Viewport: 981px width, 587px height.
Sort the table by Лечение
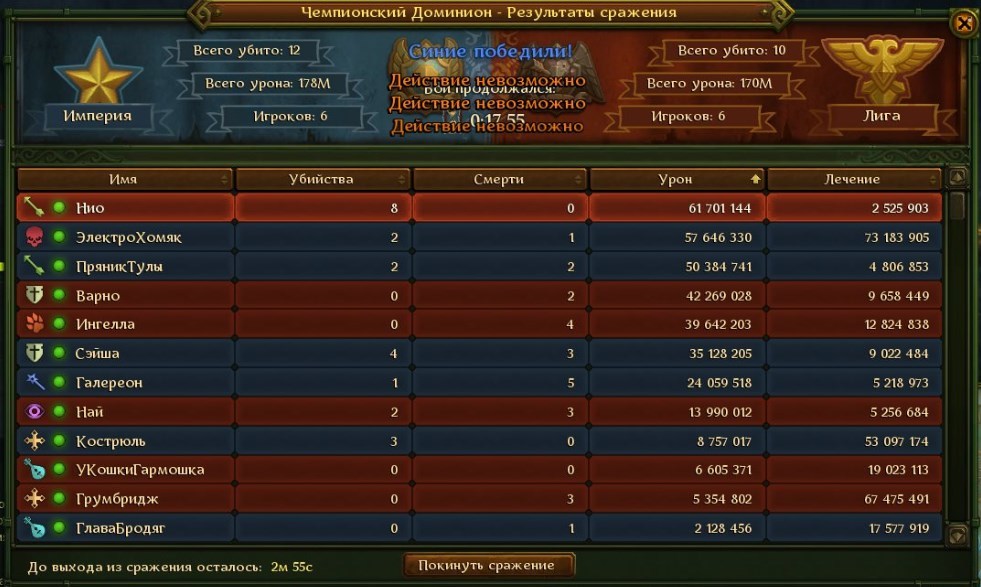pos(853,179)
